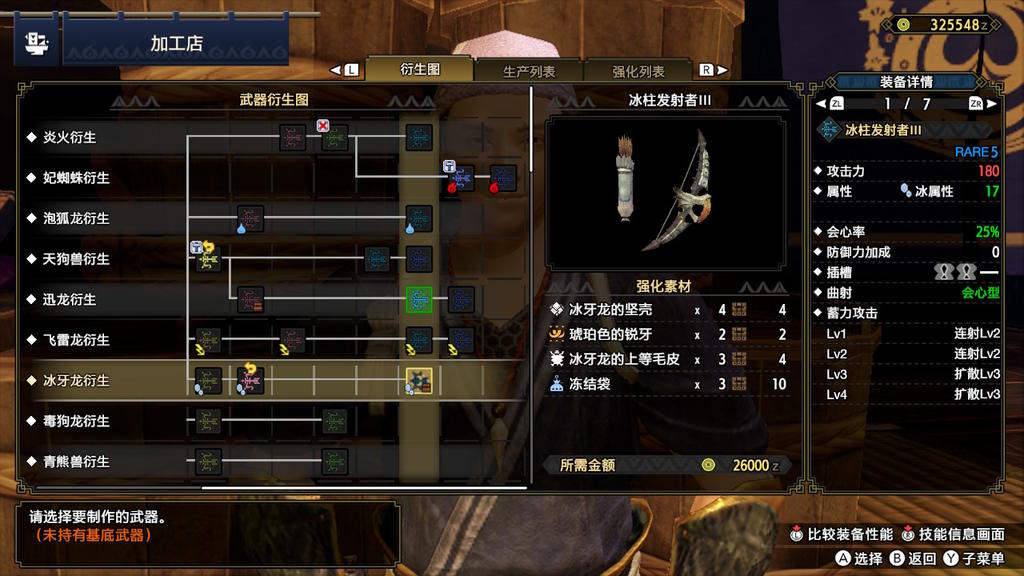This screenshot has height=576, width=1024.
Task: Switch to the 衍生图 tab
Action: tap(419, 70)
